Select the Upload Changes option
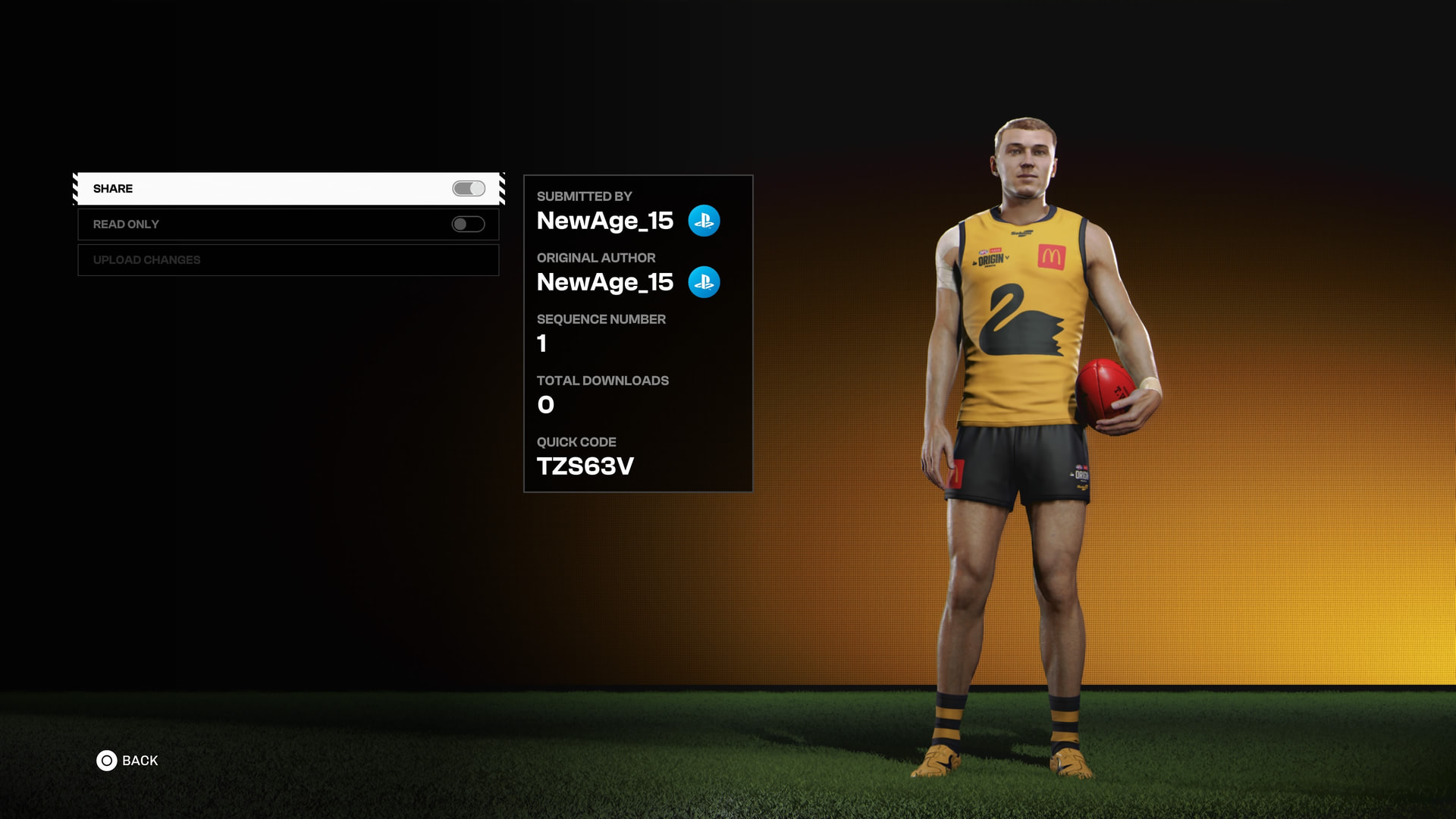The image size is (1456, 819). (288, 260)
